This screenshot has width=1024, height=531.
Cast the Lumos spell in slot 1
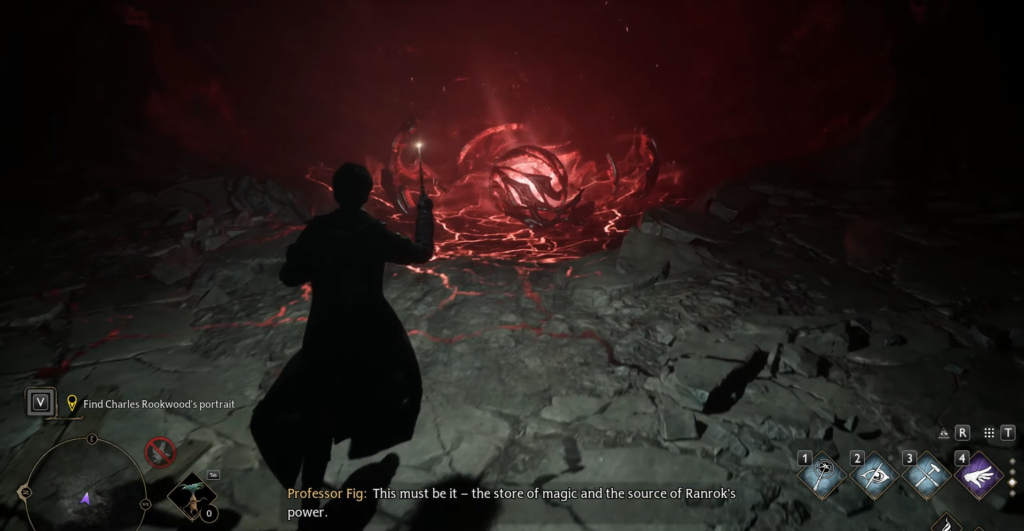pyautogui.click(x=822, y=476)
